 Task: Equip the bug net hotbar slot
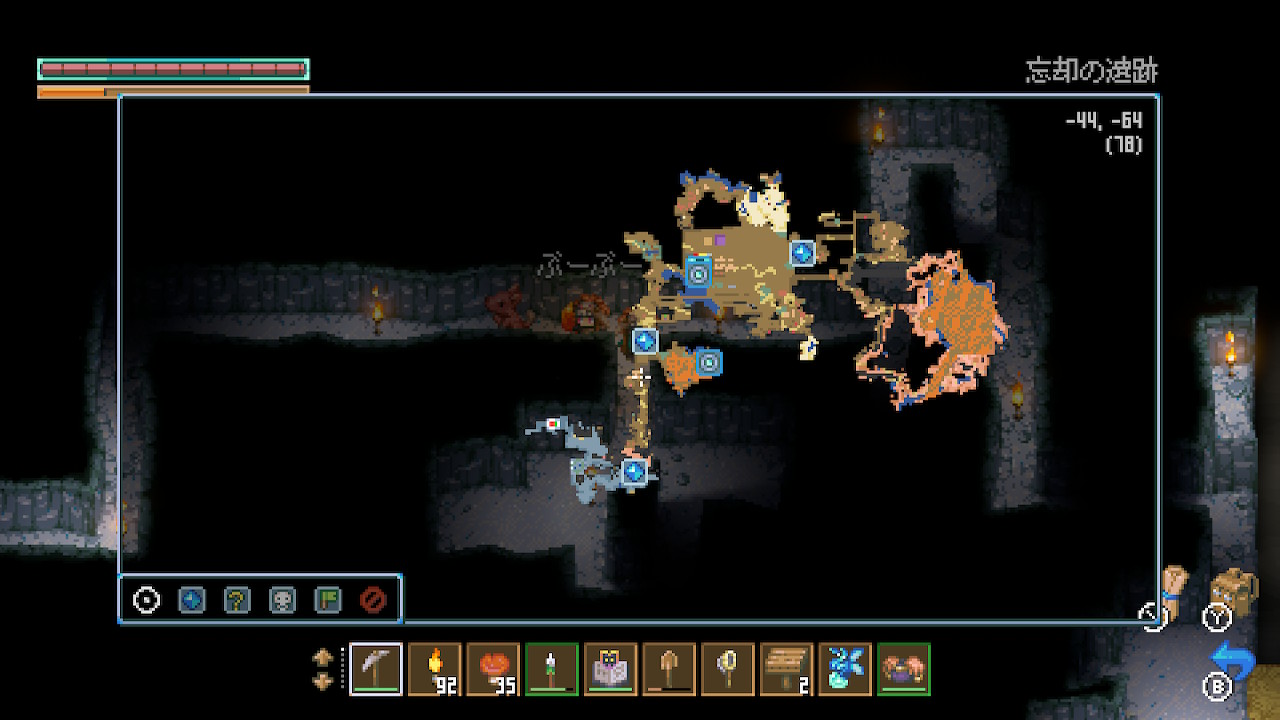728,669
